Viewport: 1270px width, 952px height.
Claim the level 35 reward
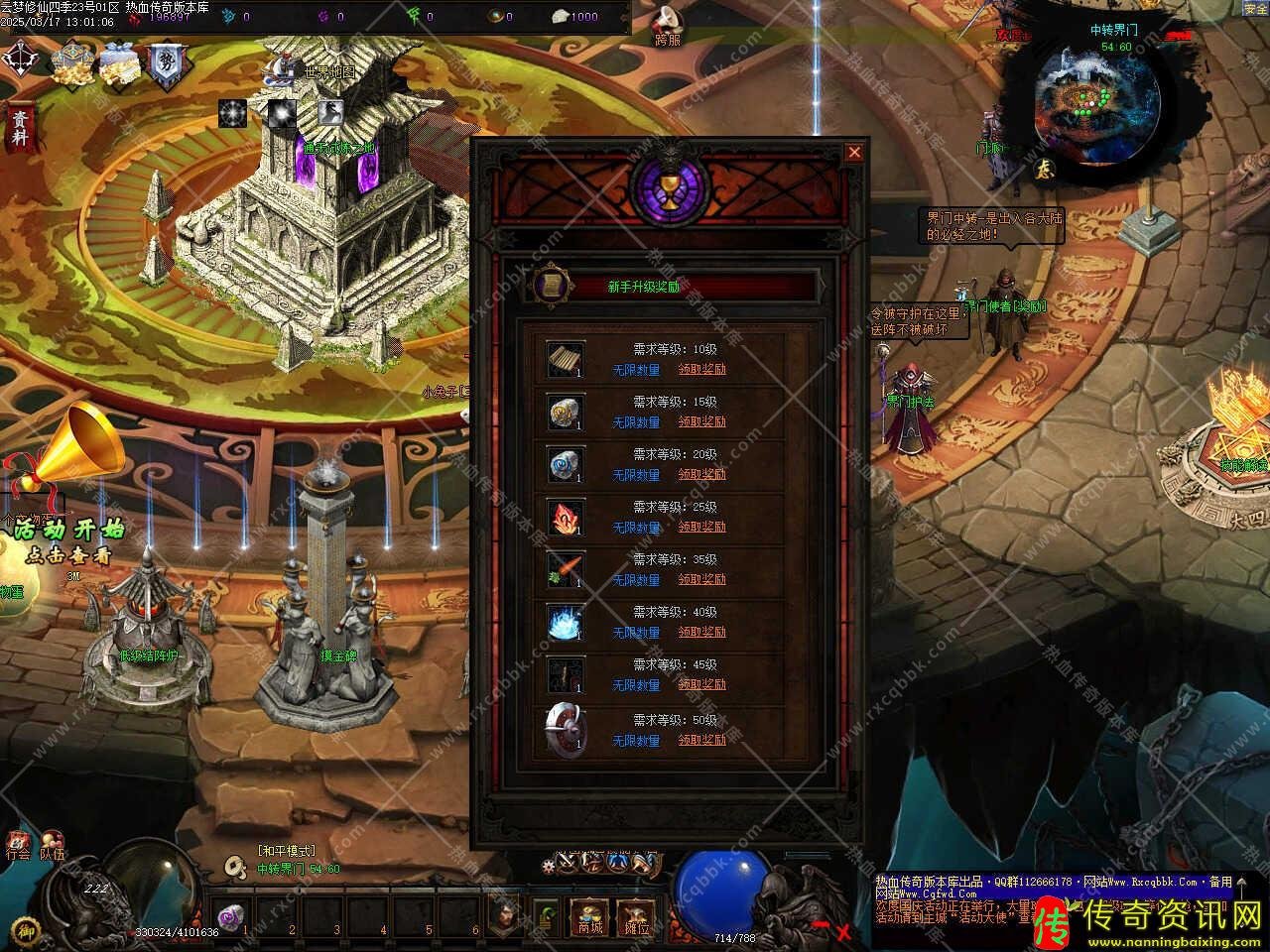point(701,579)
